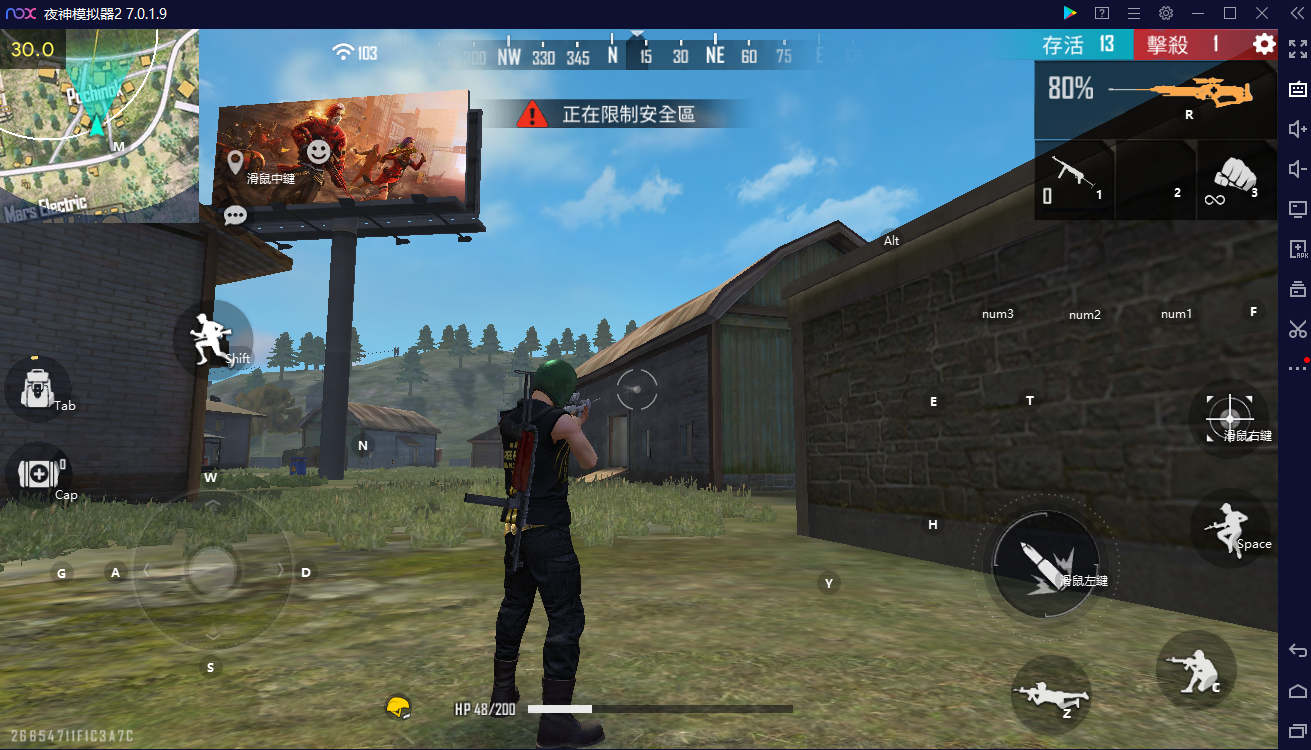Toggle prone position icon

[1052, 695]
